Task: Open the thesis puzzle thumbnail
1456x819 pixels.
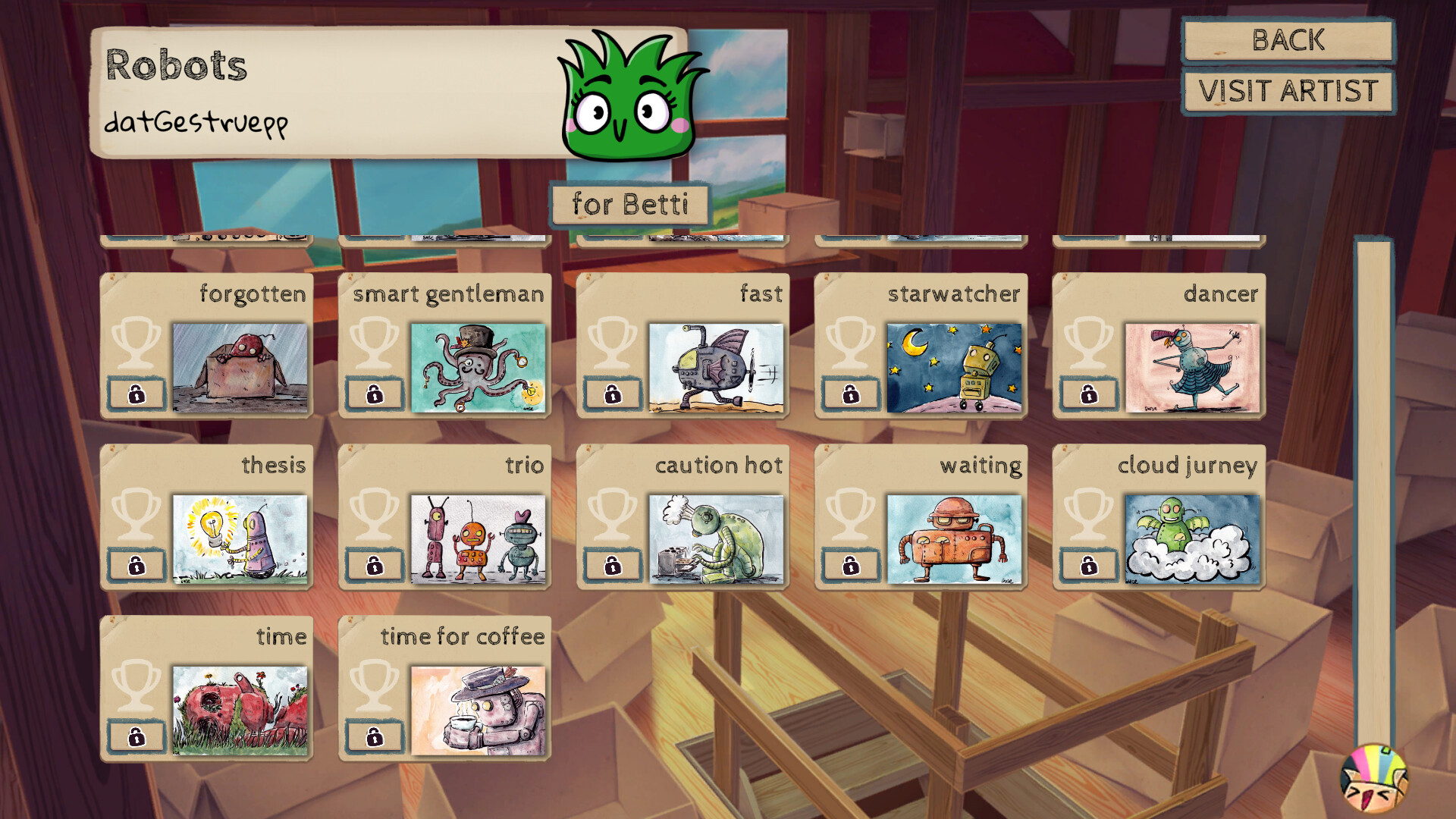Action: [x=239, y=538]
